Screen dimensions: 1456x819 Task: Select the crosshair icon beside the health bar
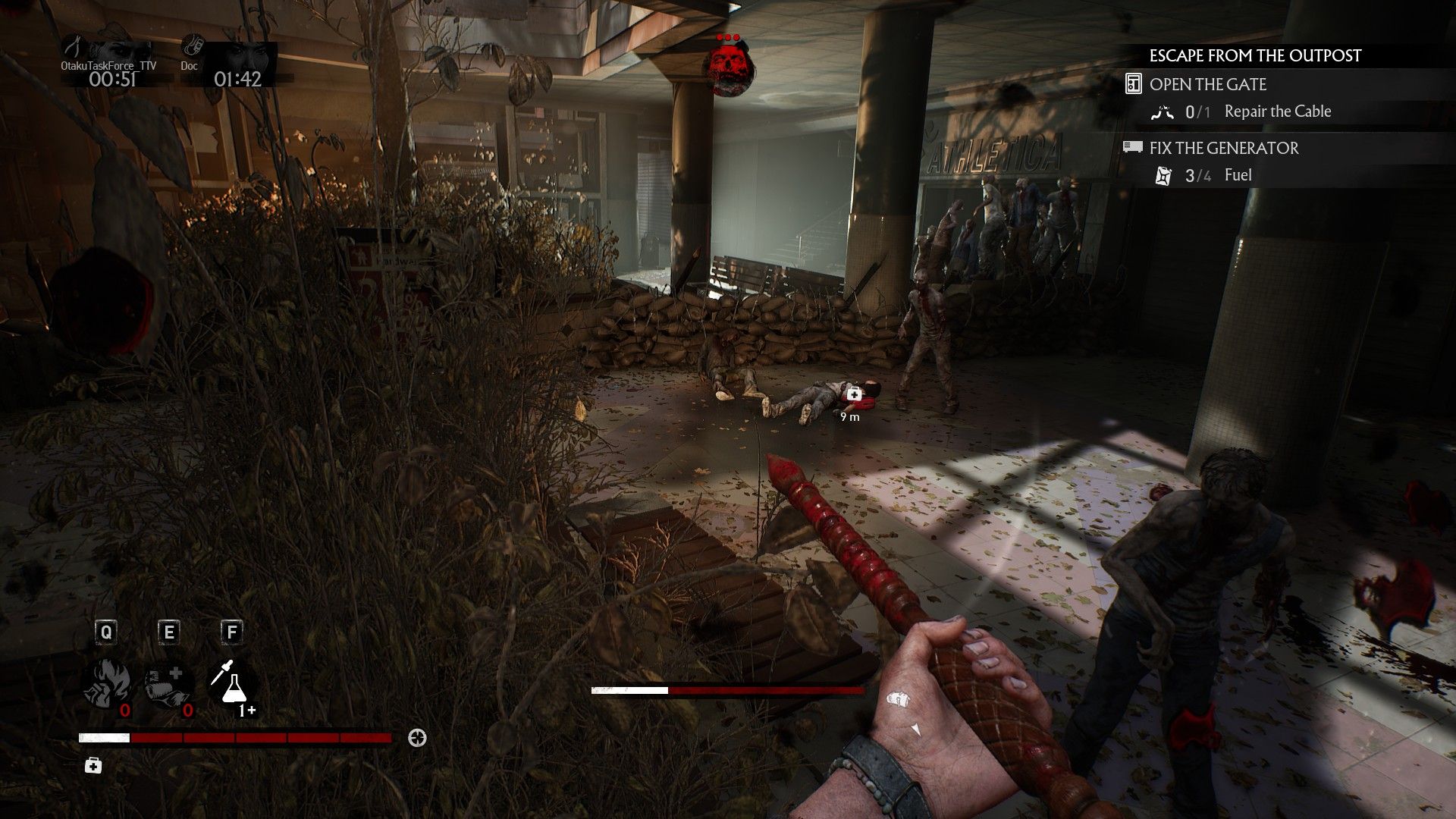pos(417,738)
